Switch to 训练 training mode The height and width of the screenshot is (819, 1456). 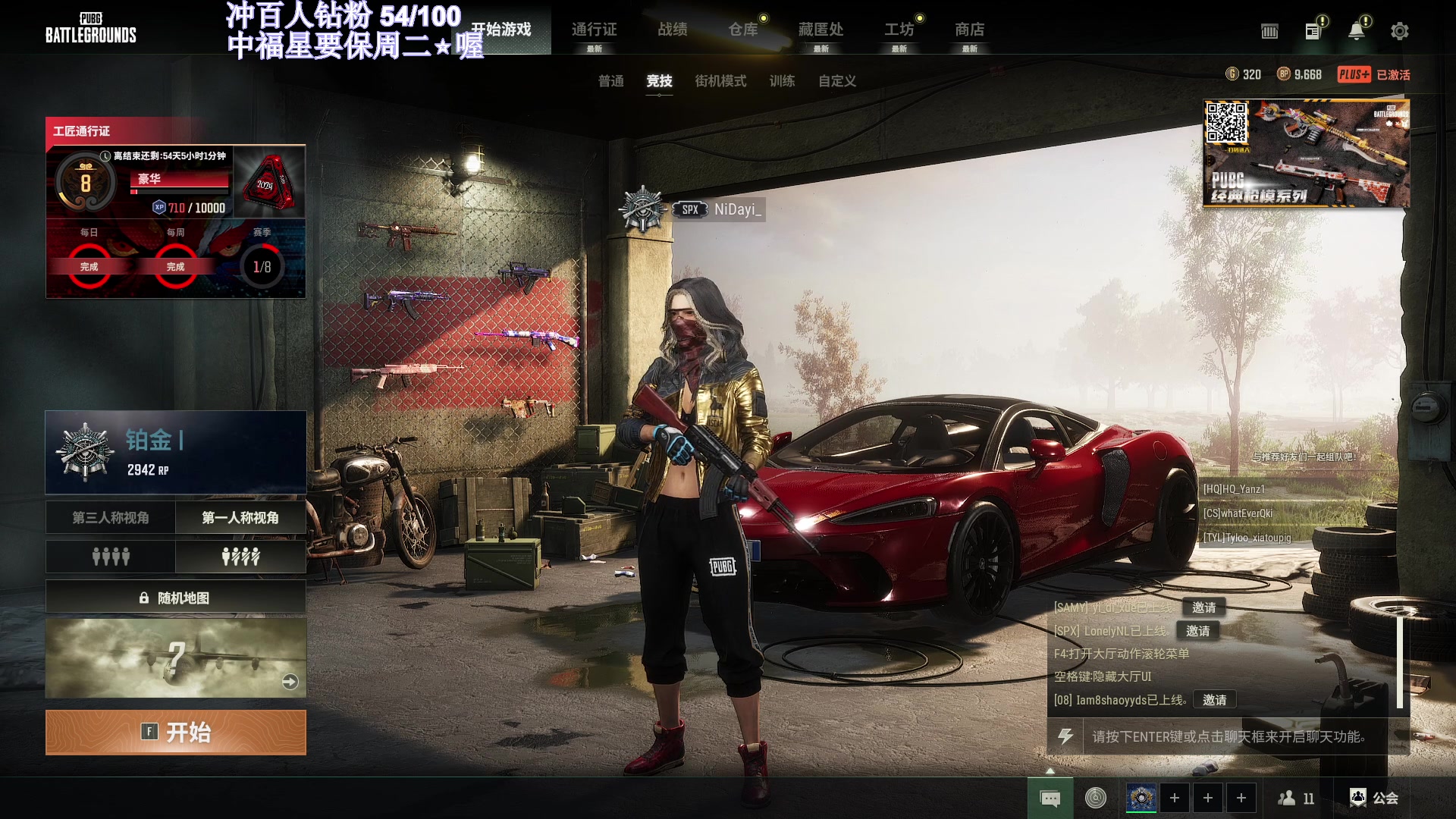782,81
